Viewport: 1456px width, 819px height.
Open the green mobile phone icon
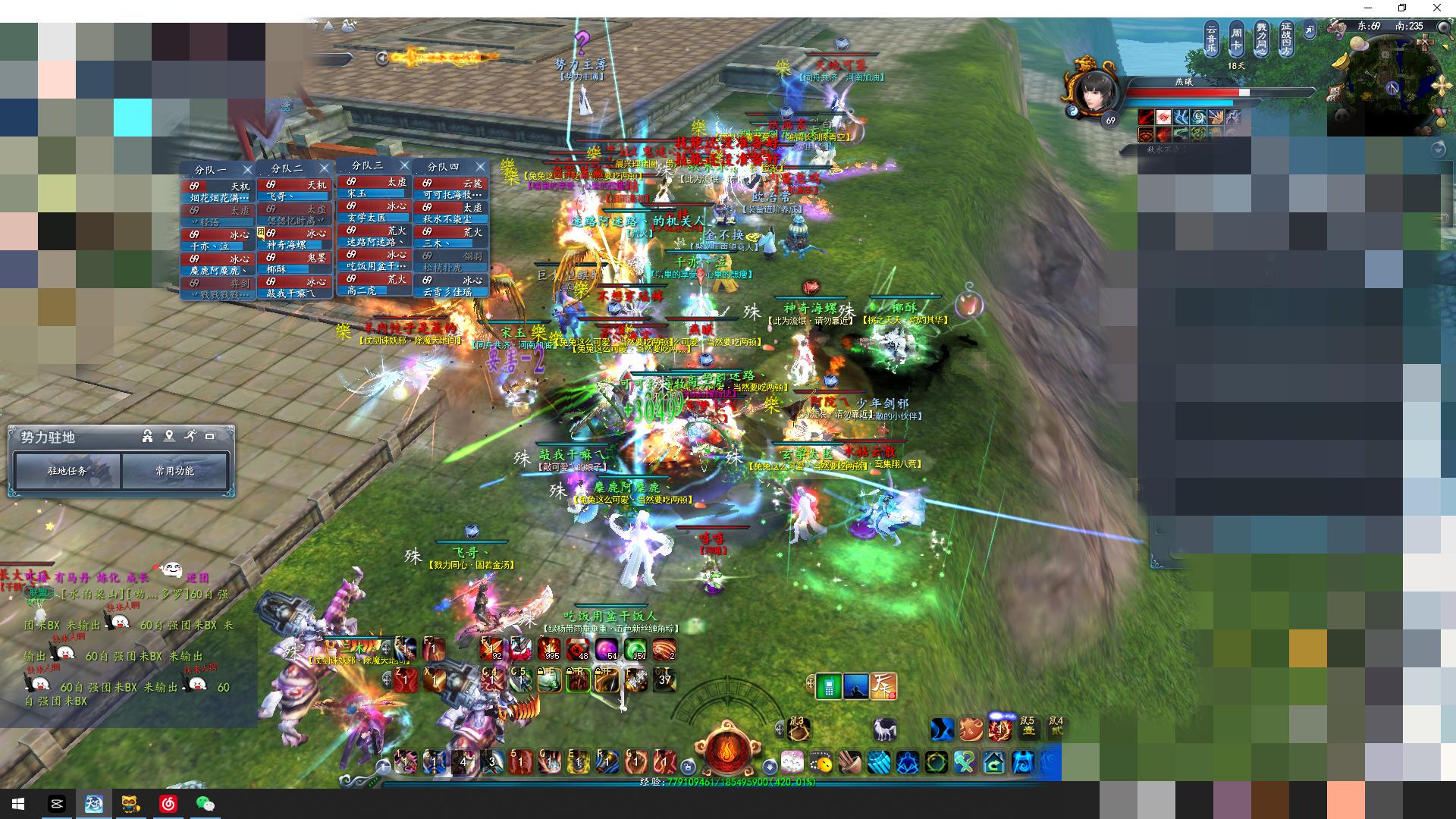[830, 686]
